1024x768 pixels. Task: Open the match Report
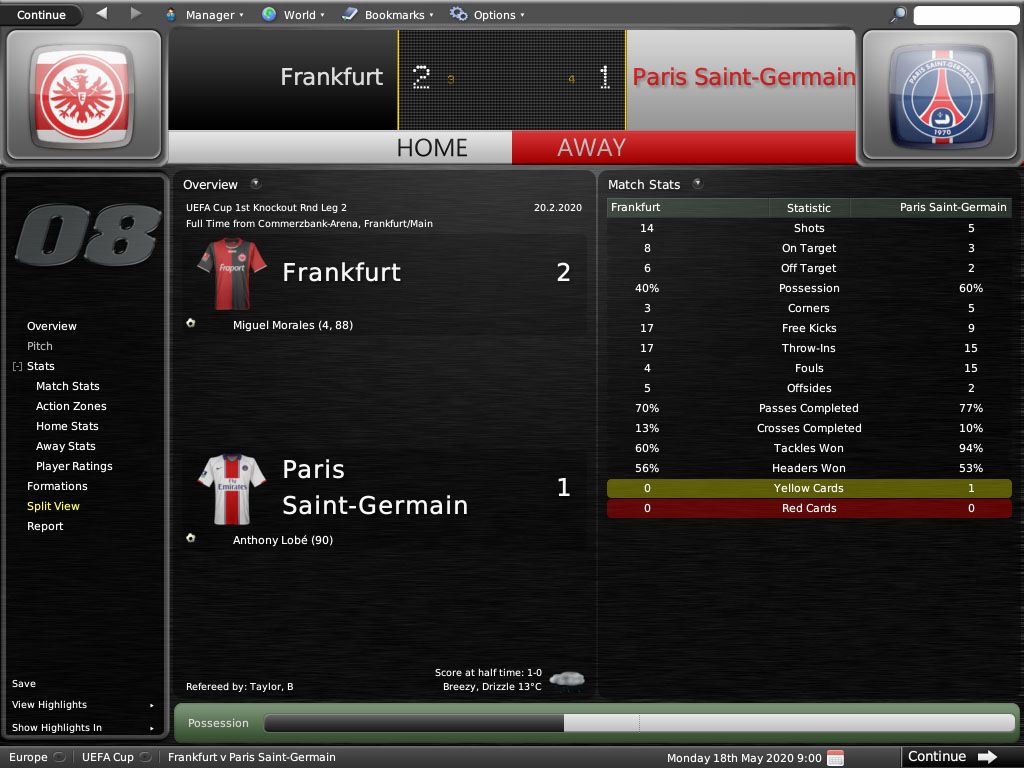tap(45, 526)
